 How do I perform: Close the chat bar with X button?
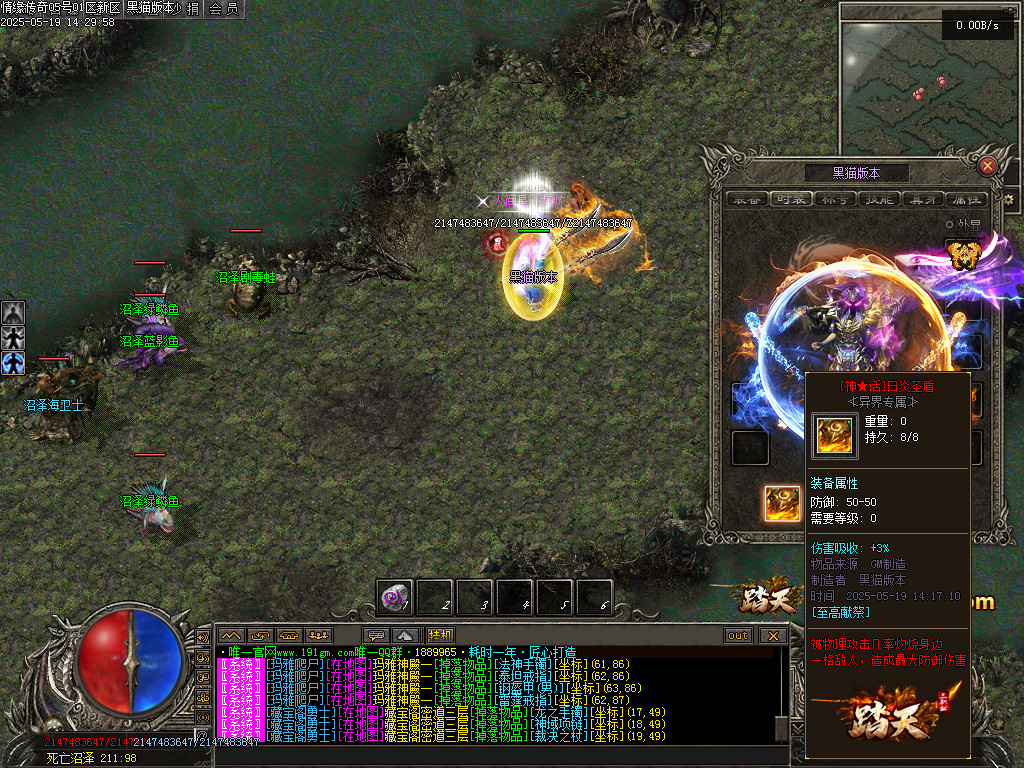click(772, 635)
